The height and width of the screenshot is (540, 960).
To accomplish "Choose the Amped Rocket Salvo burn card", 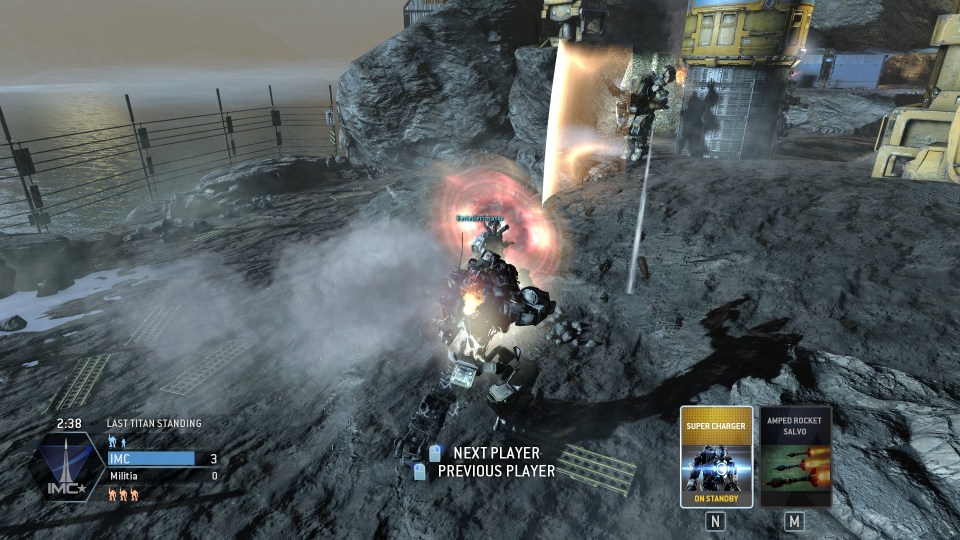I will click(x=795, y=456).
